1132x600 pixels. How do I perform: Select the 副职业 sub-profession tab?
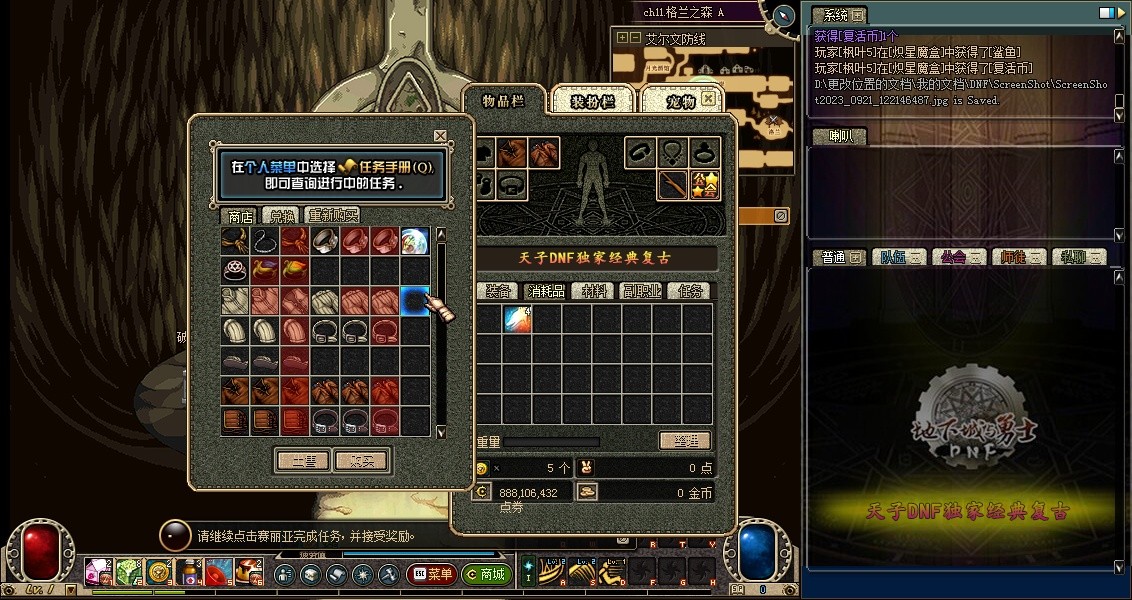(x=642, y=291)
